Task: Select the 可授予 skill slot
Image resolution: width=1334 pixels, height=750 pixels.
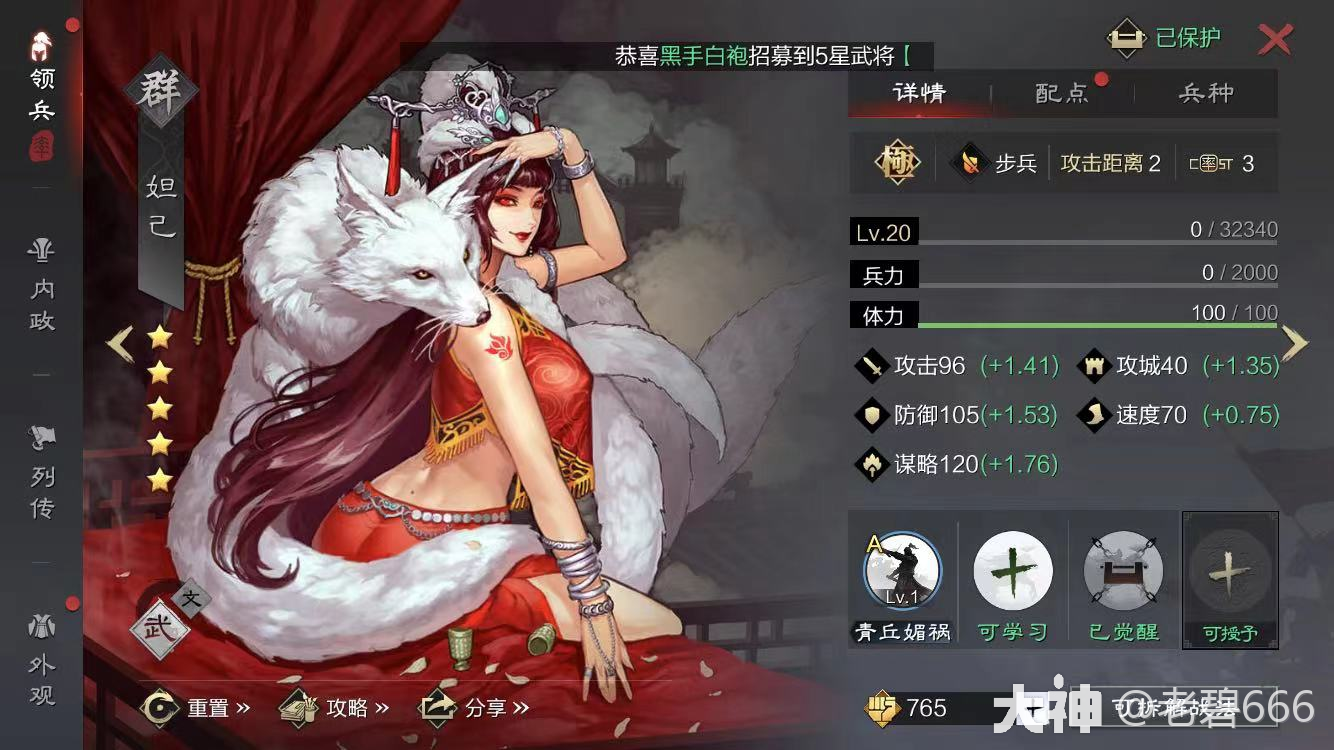Action: (x=1229, y=572)
